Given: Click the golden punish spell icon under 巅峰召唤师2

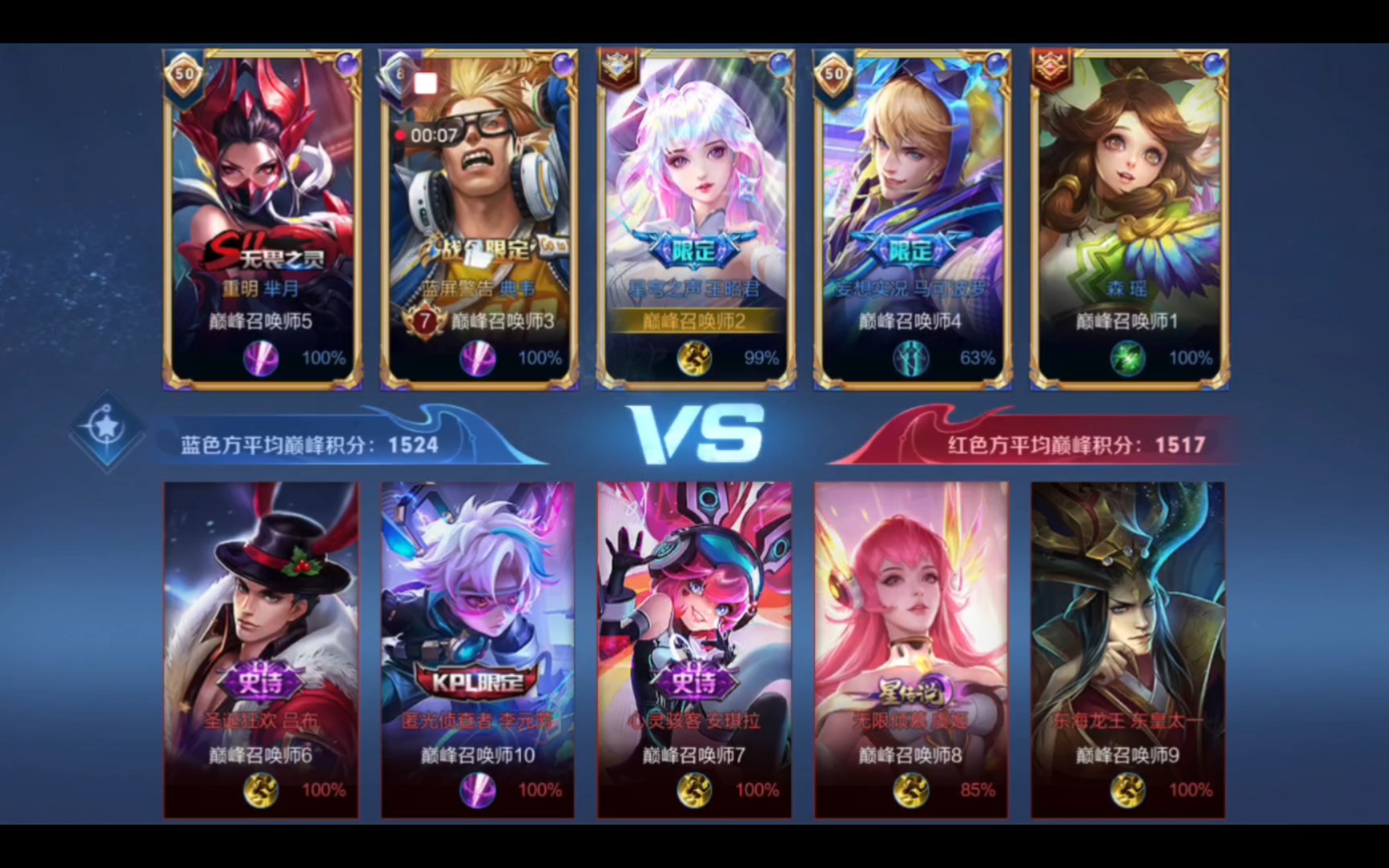Looking at the screenshot, I should [694, 360].
